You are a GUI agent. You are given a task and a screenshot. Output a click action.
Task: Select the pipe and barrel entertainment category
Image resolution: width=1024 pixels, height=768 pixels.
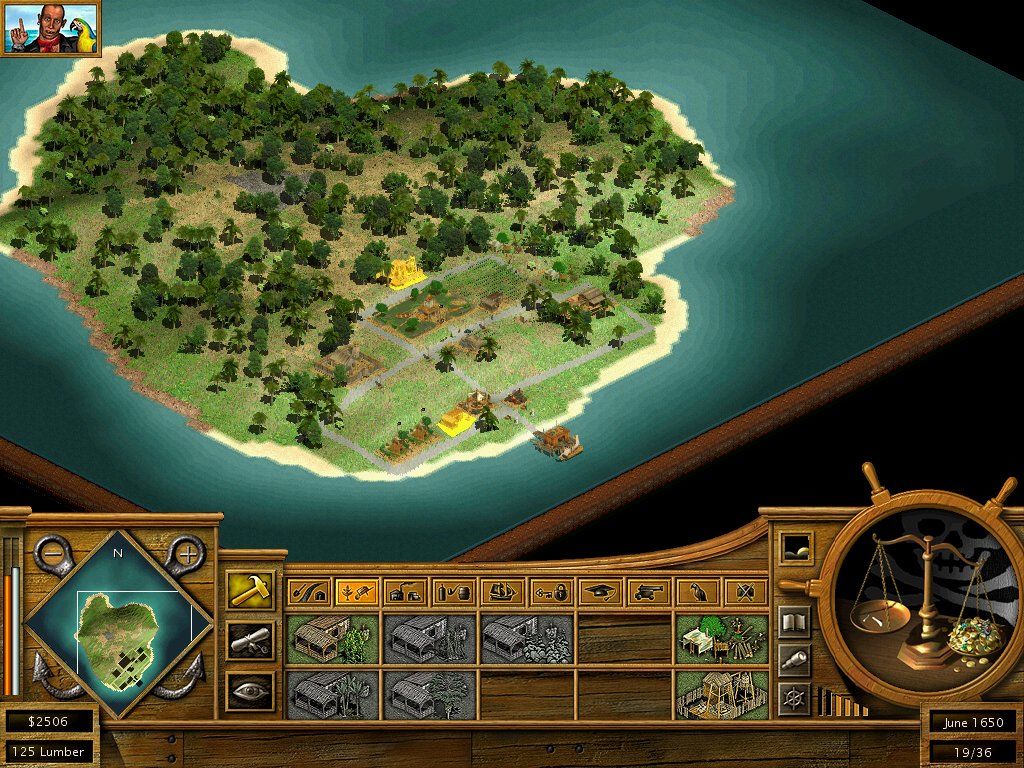[454, 593]
